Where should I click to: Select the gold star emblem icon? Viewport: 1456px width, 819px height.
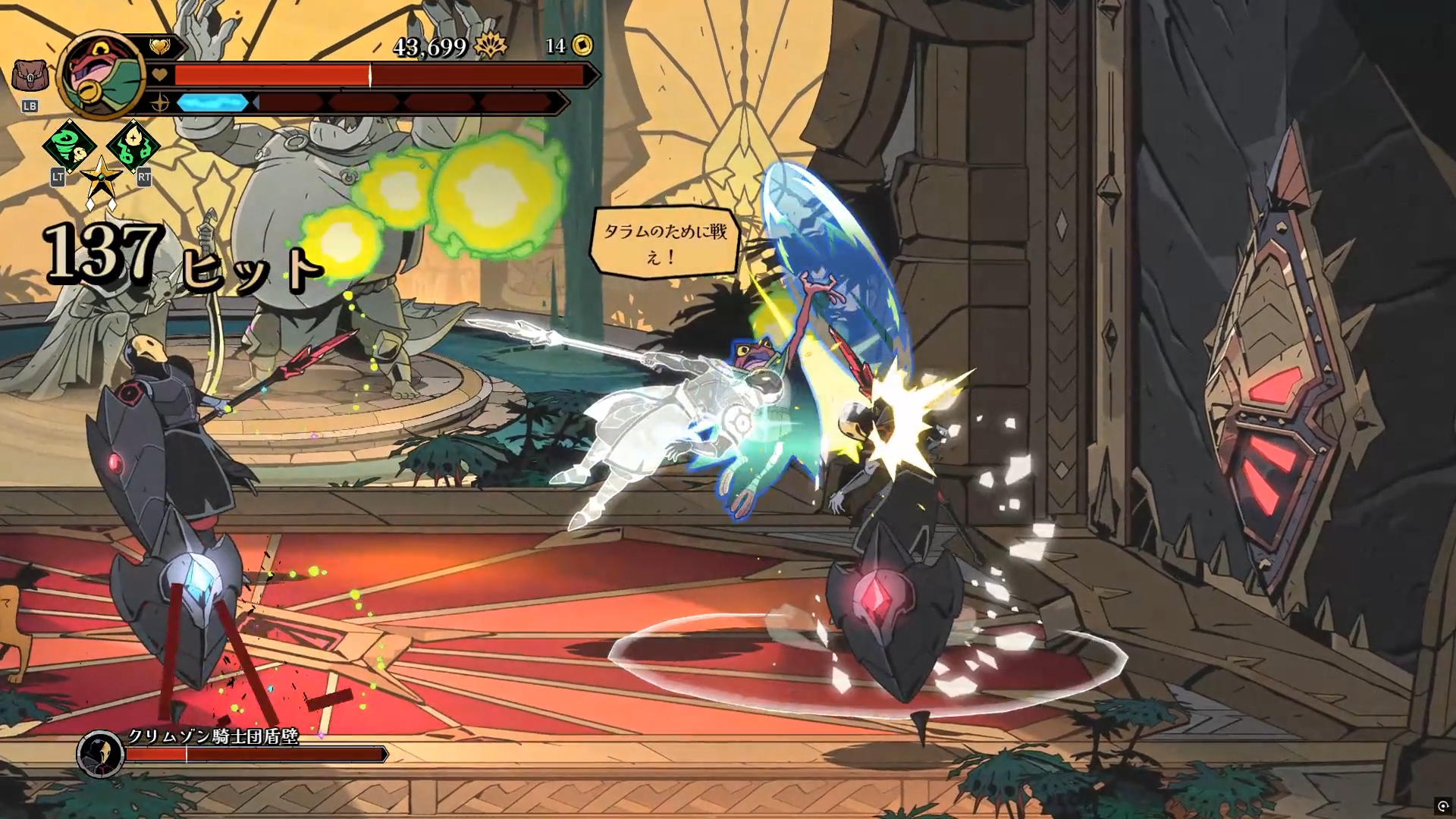pyautogui.click(x=101, y=180)
